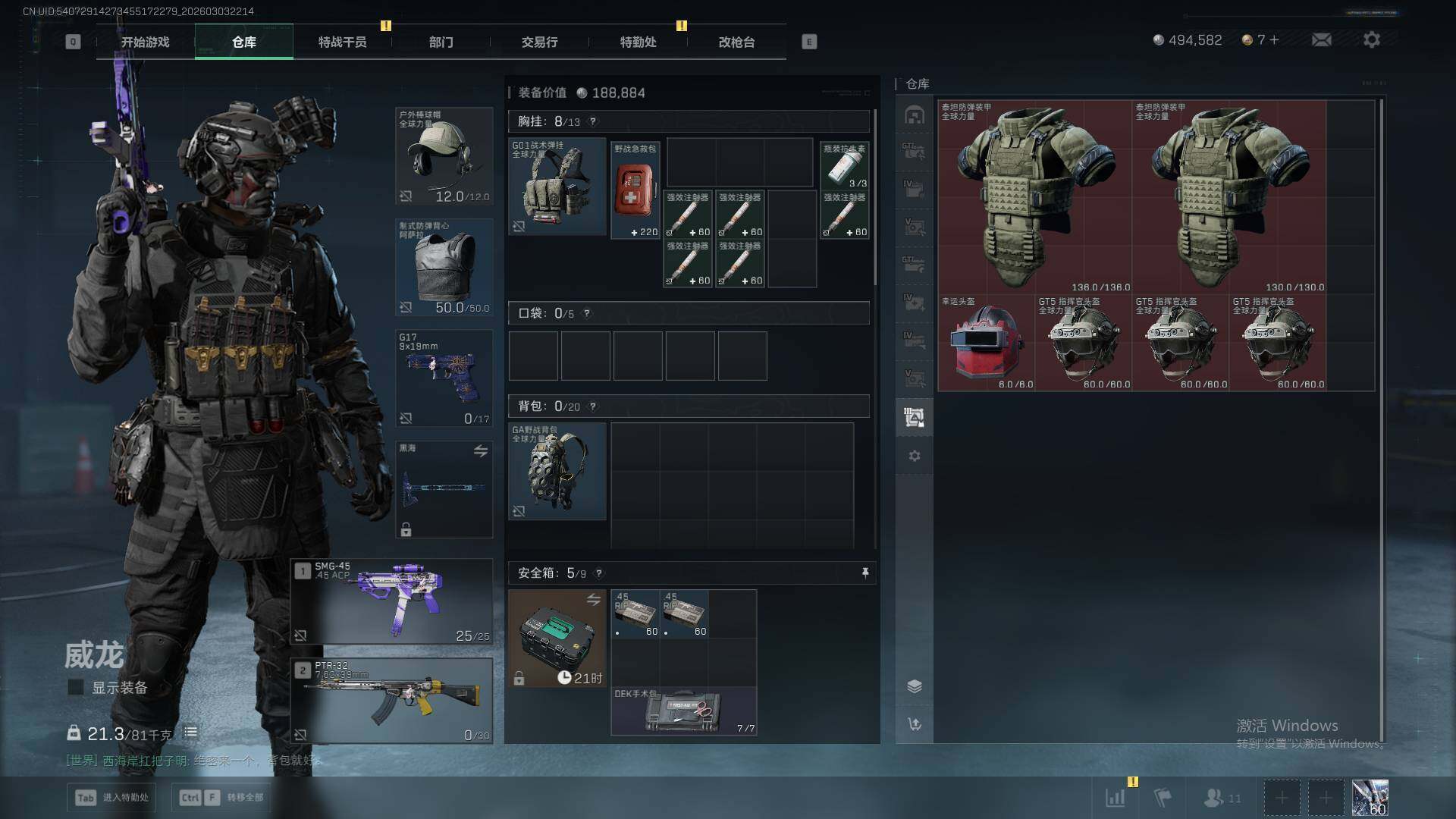Image resolution: width=1456 pixels, height=819 pixels.
Task: Pick the GA野战背包 backpack slot
Action: 557,471
